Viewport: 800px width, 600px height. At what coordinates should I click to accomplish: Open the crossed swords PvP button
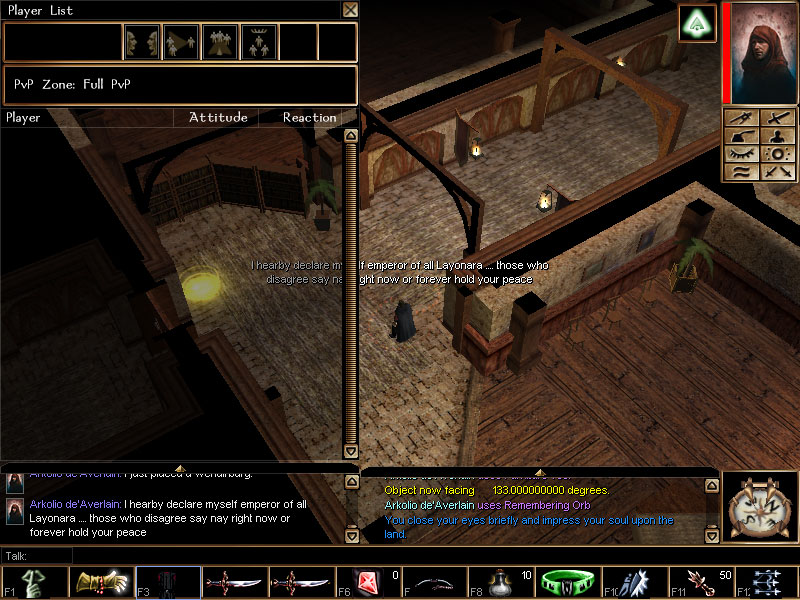pos(776,172)
